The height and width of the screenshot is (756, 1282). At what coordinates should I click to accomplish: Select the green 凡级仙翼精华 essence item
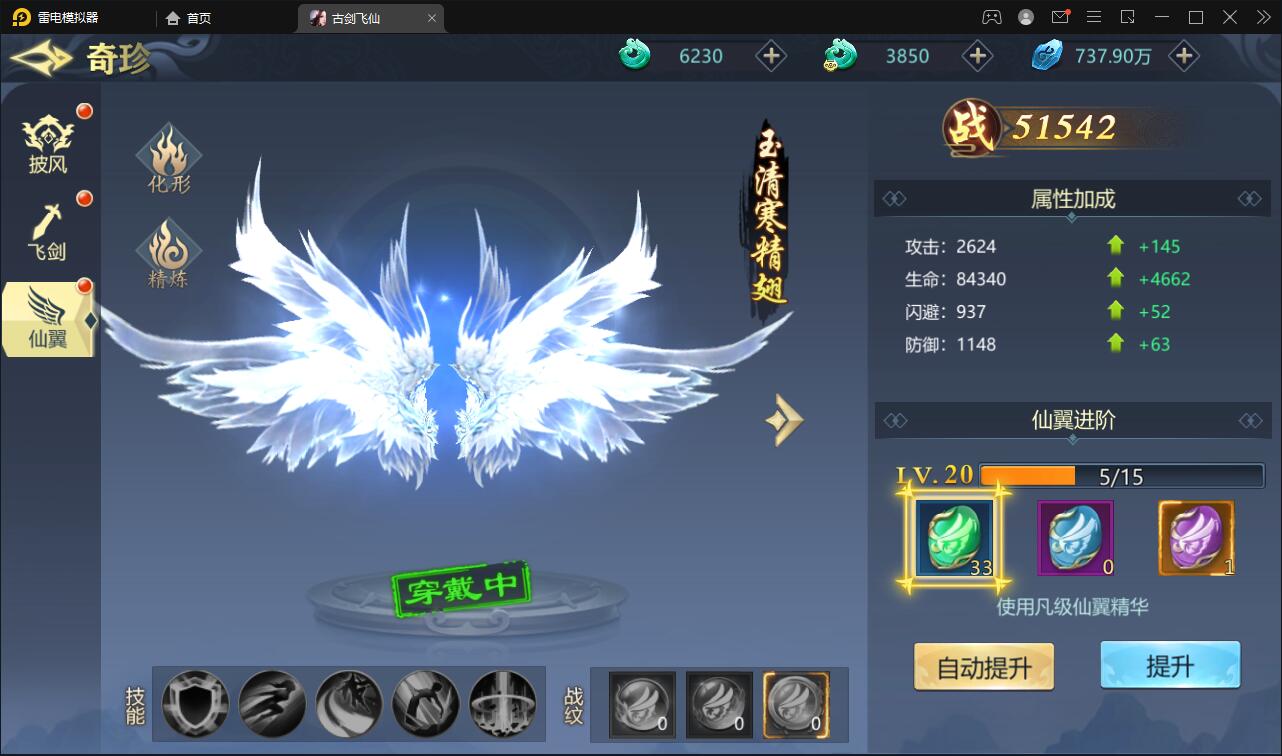click(x=952, y=540)
